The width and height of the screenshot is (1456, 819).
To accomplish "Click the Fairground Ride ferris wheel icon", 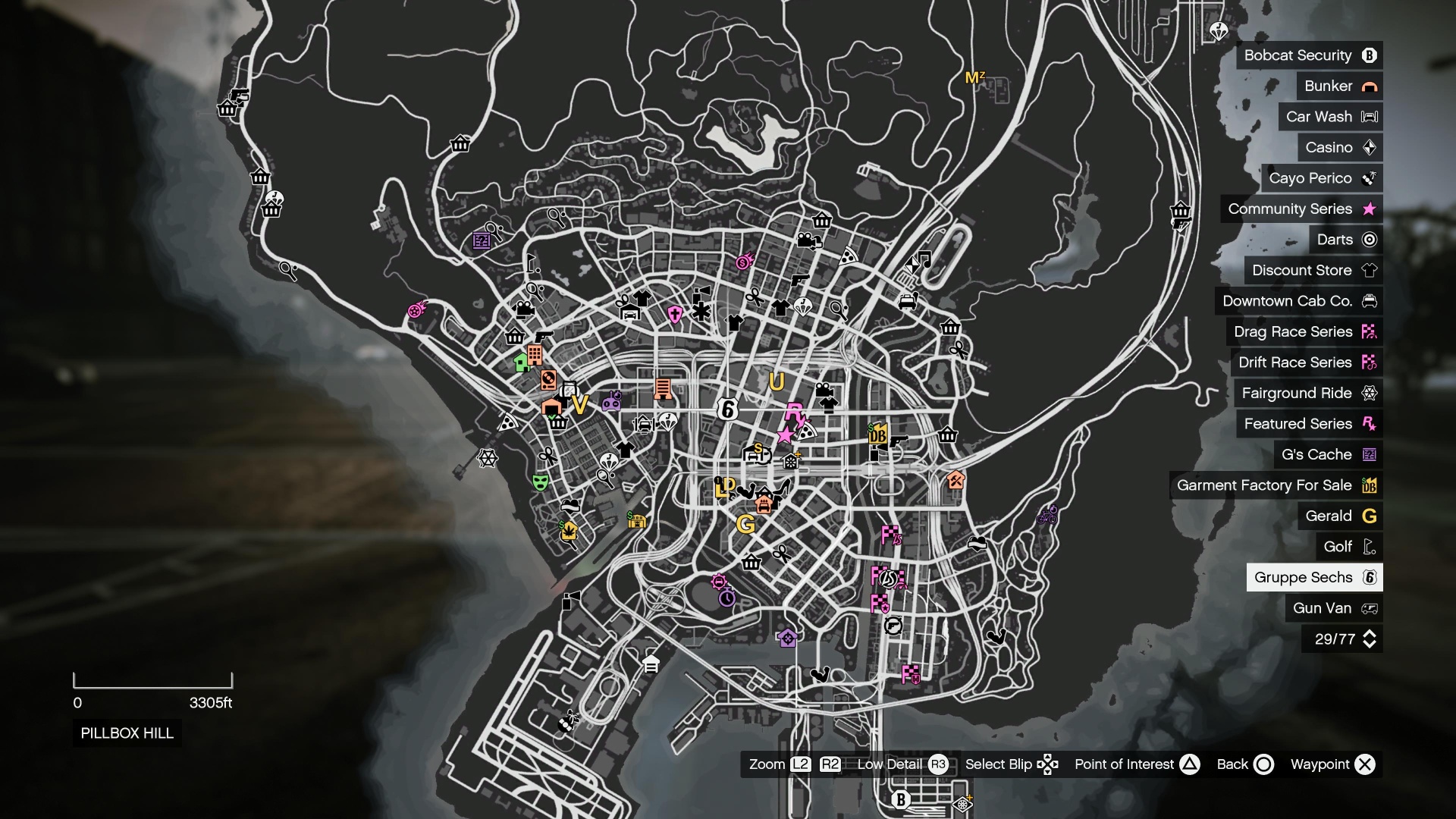I will pyautogui.click(x=1370, y=393).
